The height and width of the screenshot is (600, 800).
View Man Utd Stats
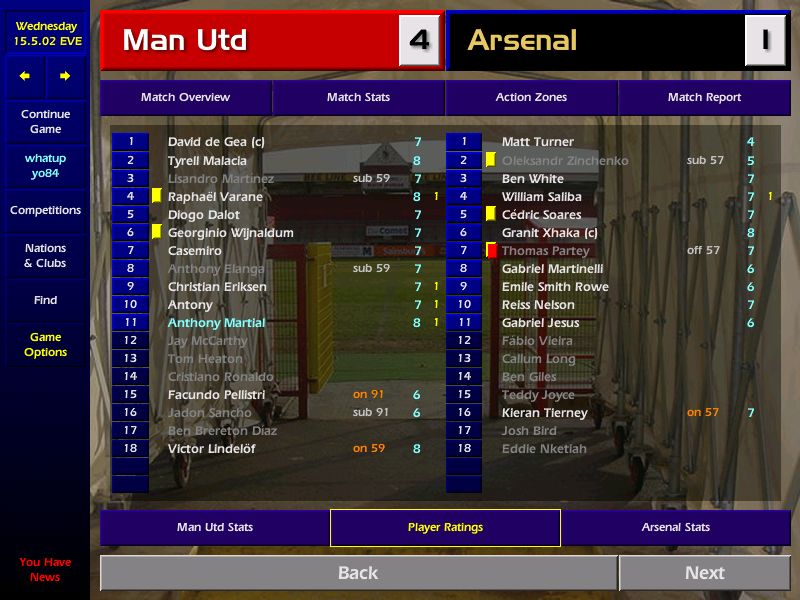(214, 527)
